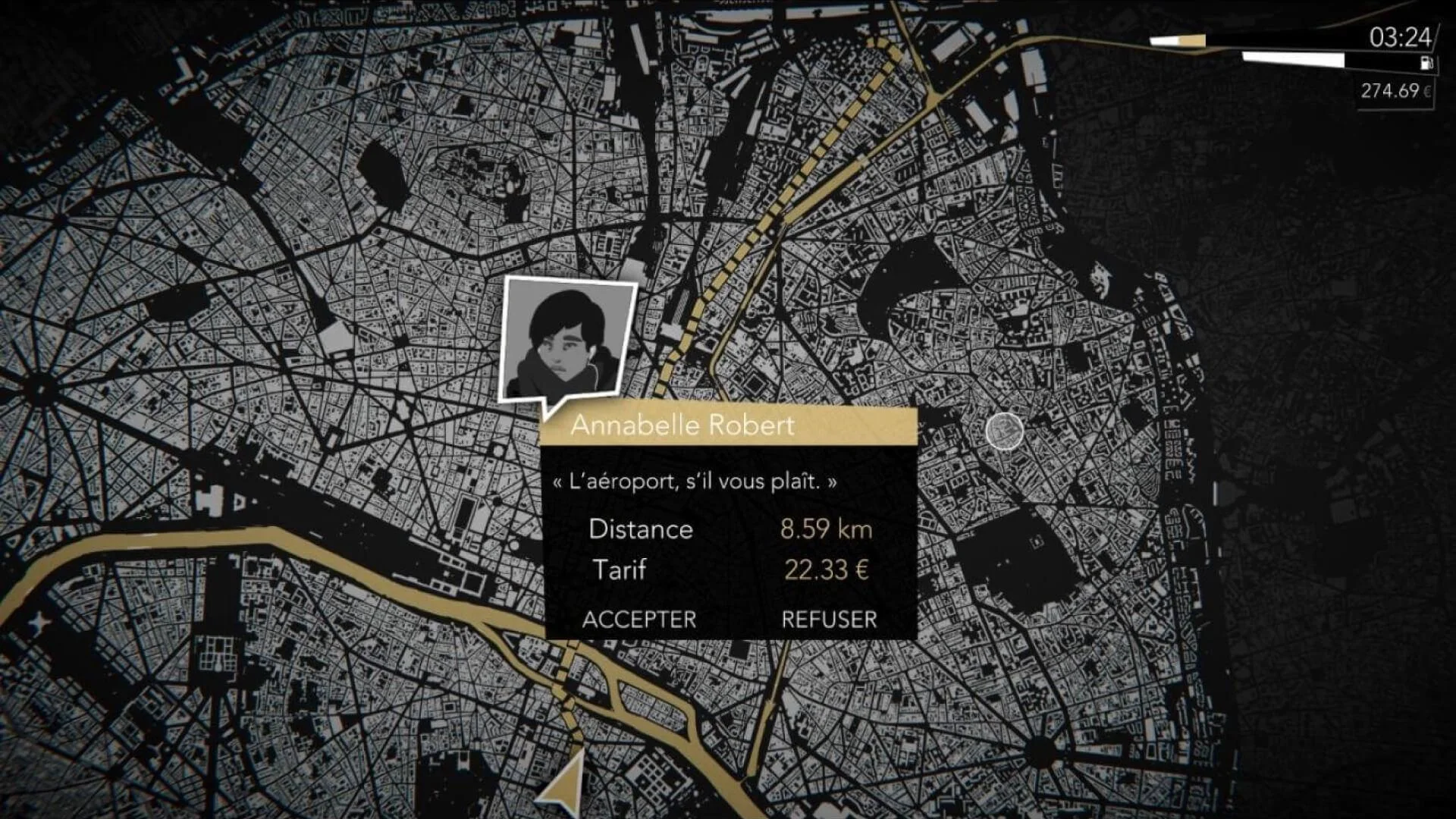Screen dimensions: 1456x819
Task: Refuse the airport fare
Action: [828, 620]
